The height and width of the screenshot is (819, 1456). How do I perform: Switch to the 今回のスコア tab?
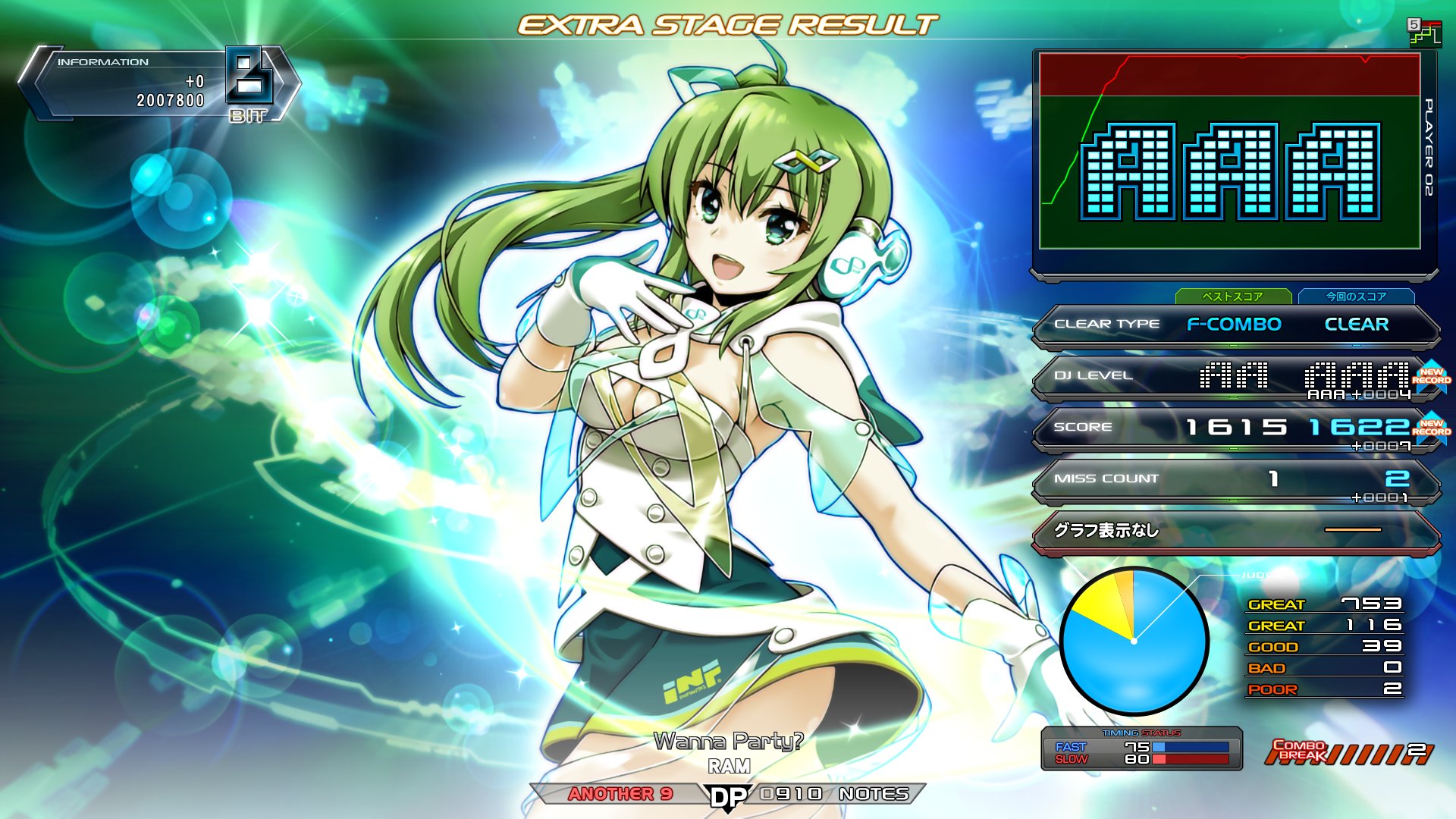1356,297
